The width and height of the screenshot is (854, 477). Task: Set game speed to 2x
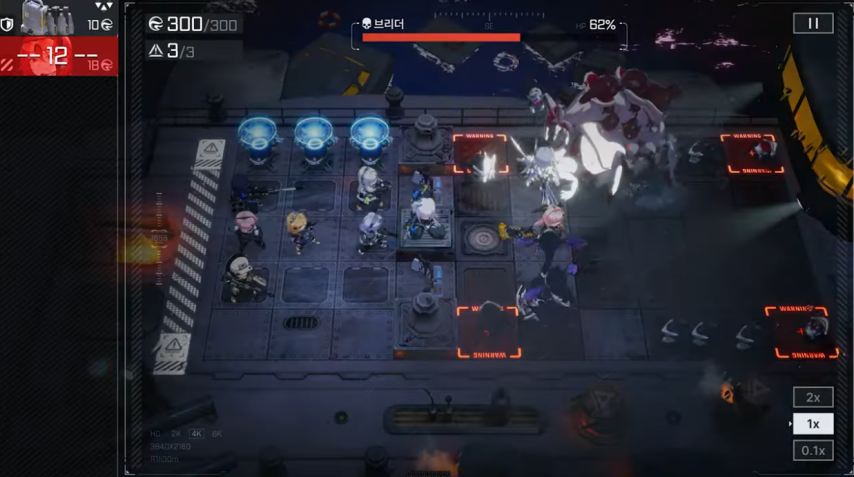coord(813,397)
